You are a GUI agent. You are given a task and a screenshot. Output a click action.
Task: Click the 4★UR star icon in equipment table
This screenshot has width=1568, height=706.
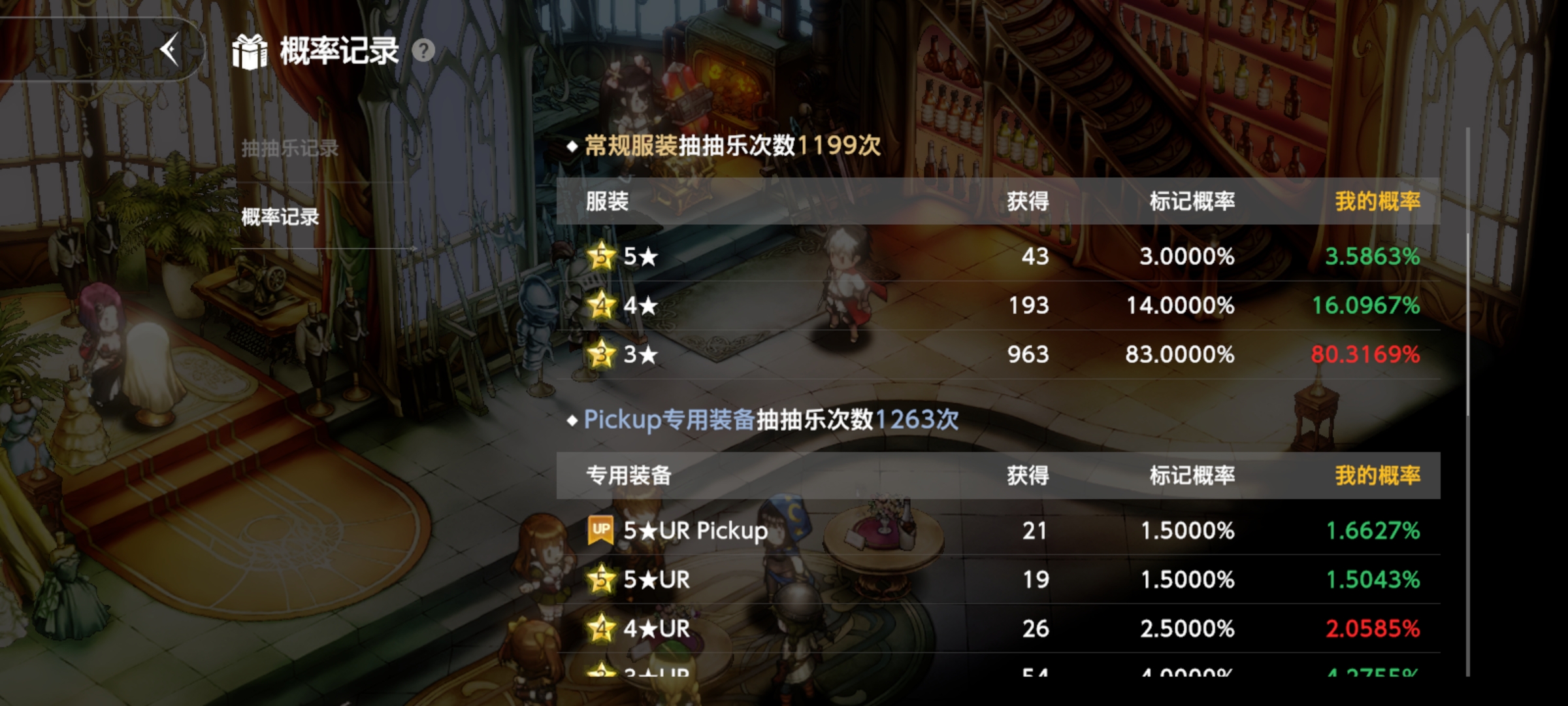pos(602,629)
